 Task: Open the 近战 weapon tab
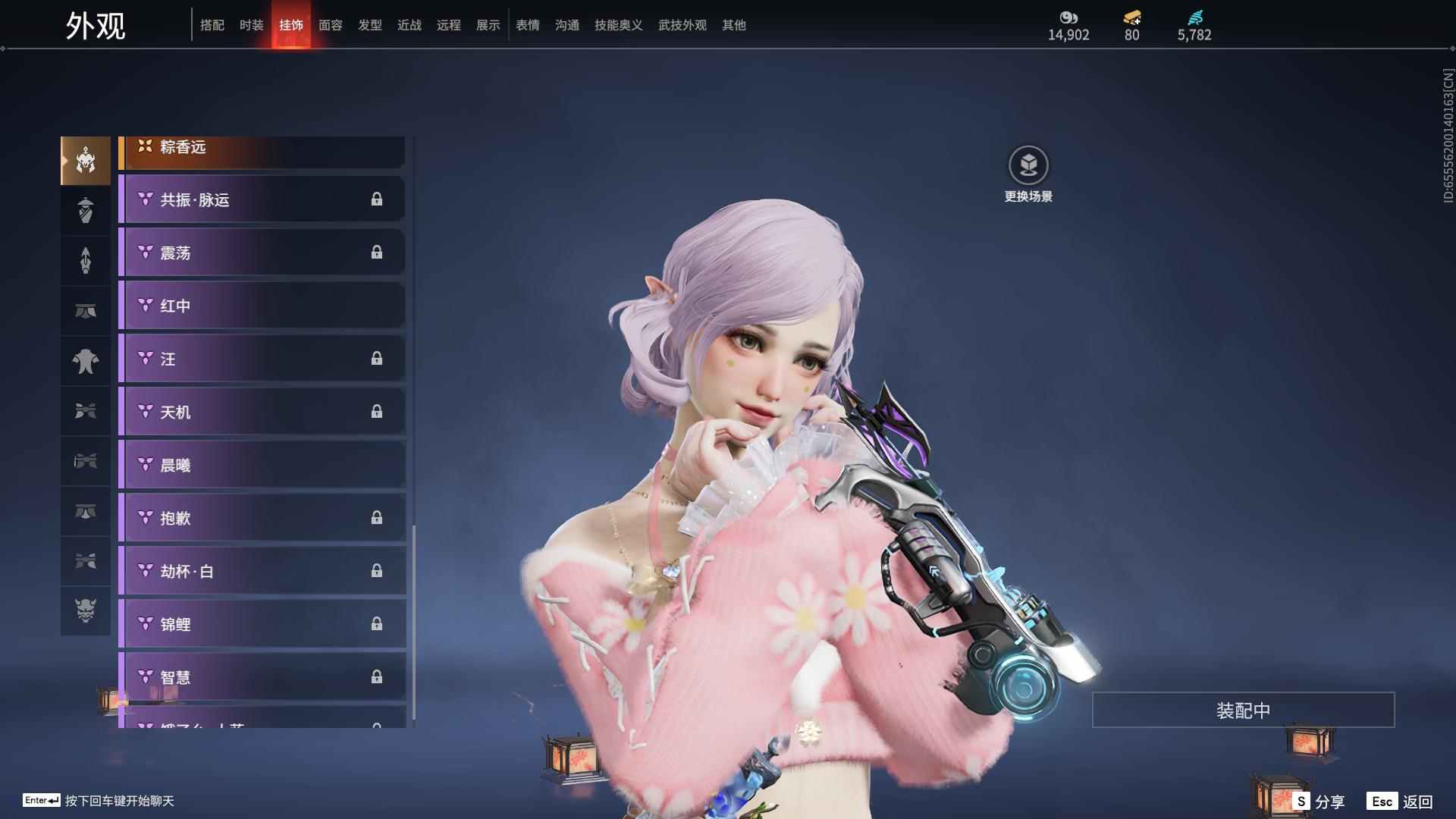[409, 25]
